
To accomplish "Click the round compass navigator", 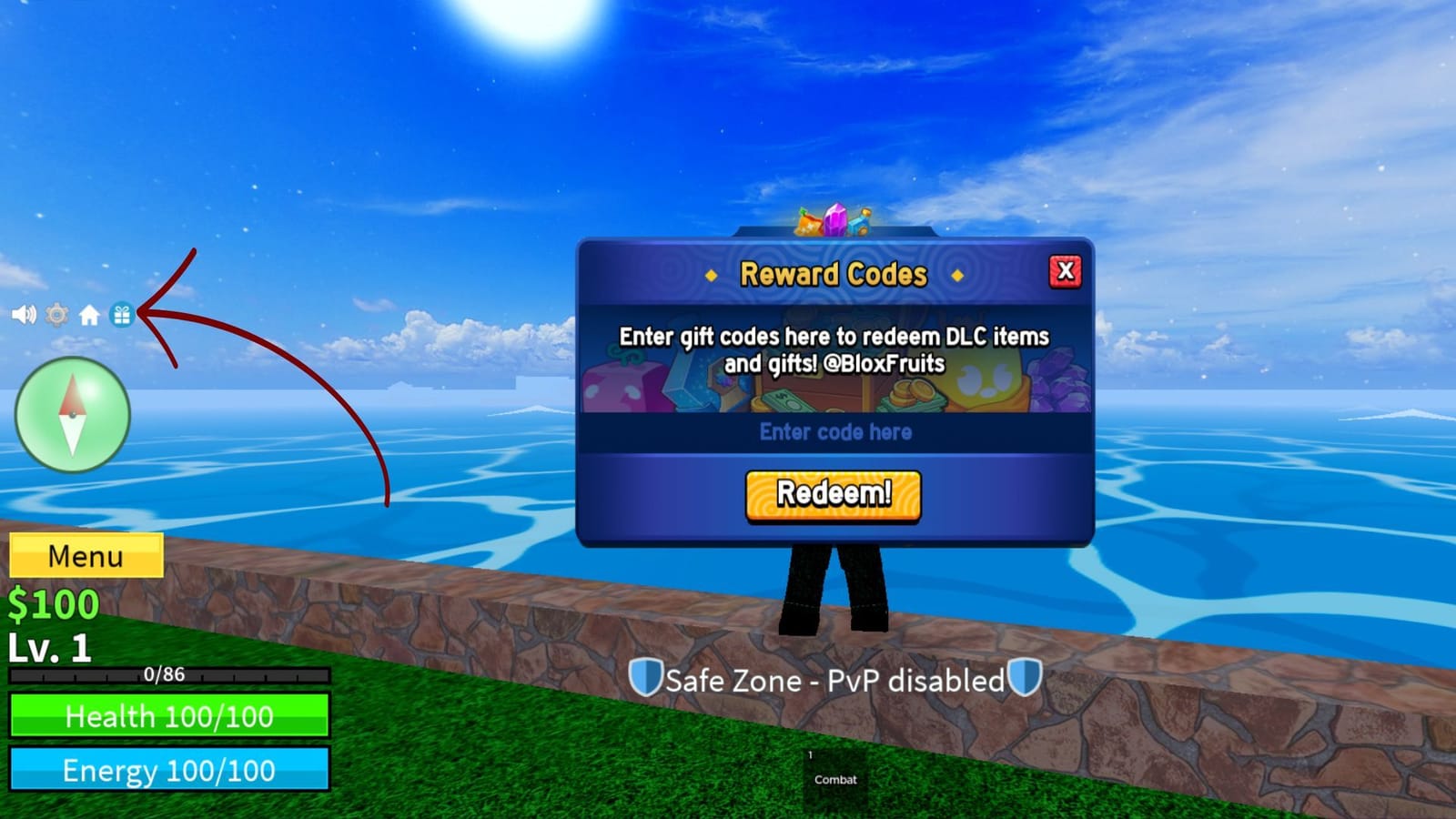I will pos(71,414).
